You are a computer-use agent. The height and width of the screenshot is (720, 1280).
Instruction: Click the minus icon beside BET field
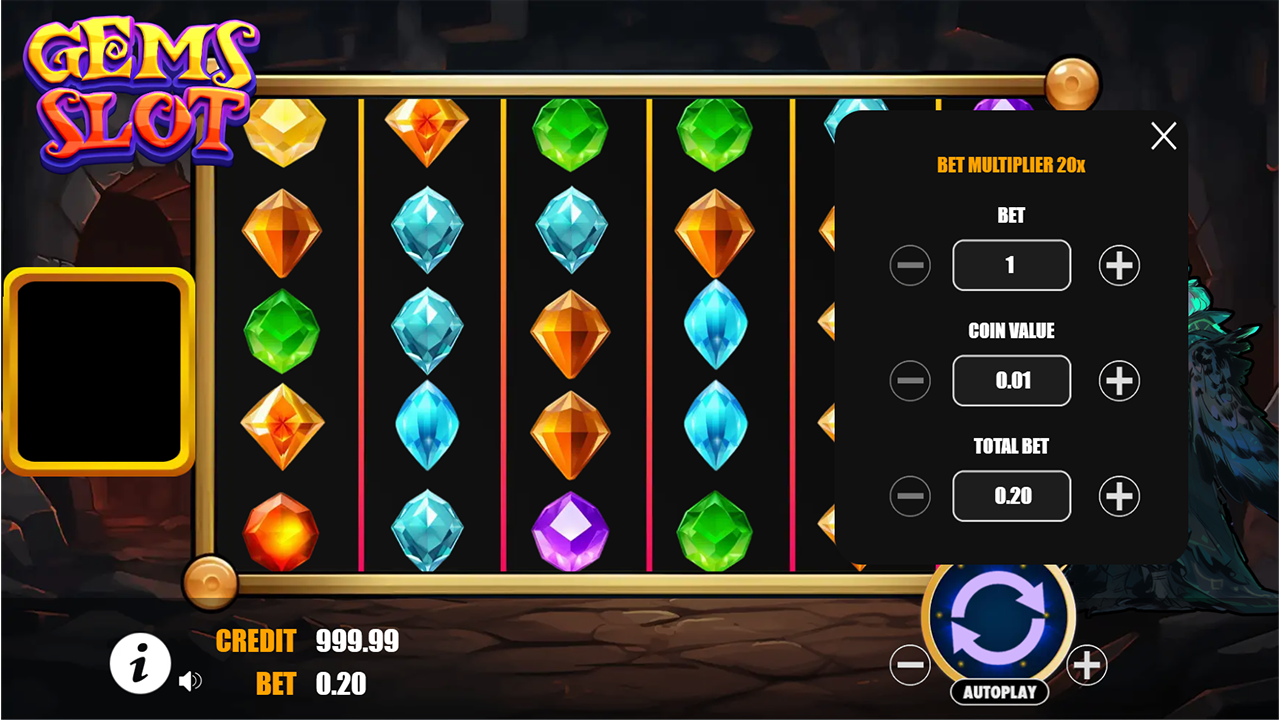(911, 265)
